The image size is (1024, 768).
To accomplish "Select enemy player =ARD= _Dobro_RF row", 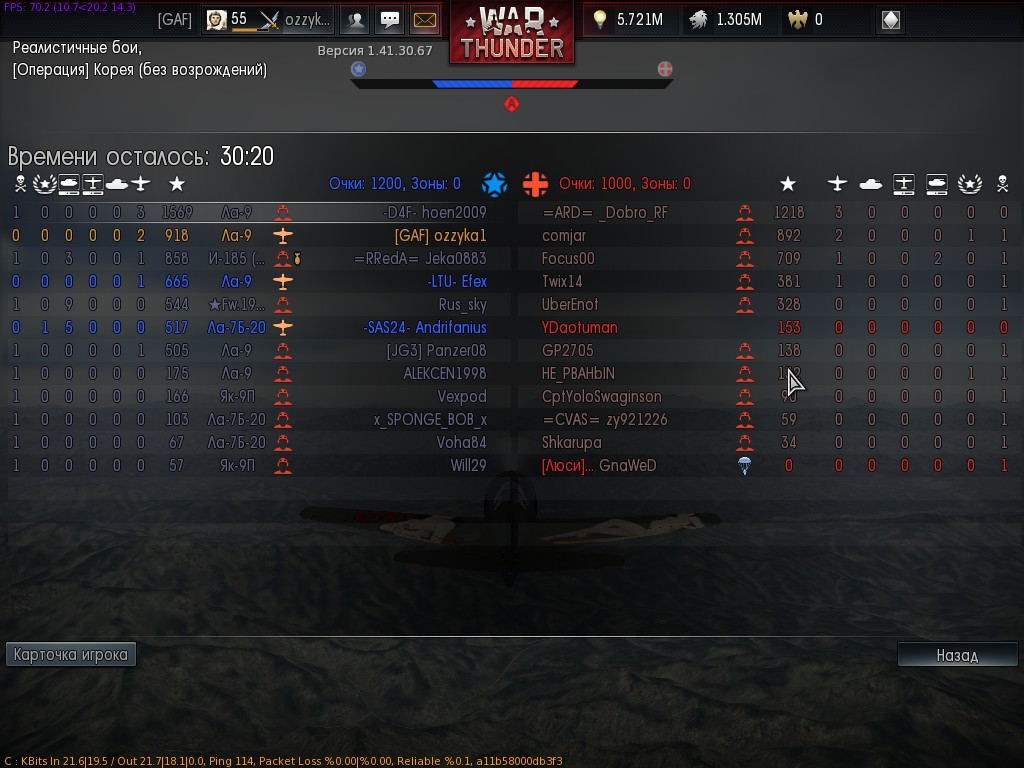I will pos(605,213).
